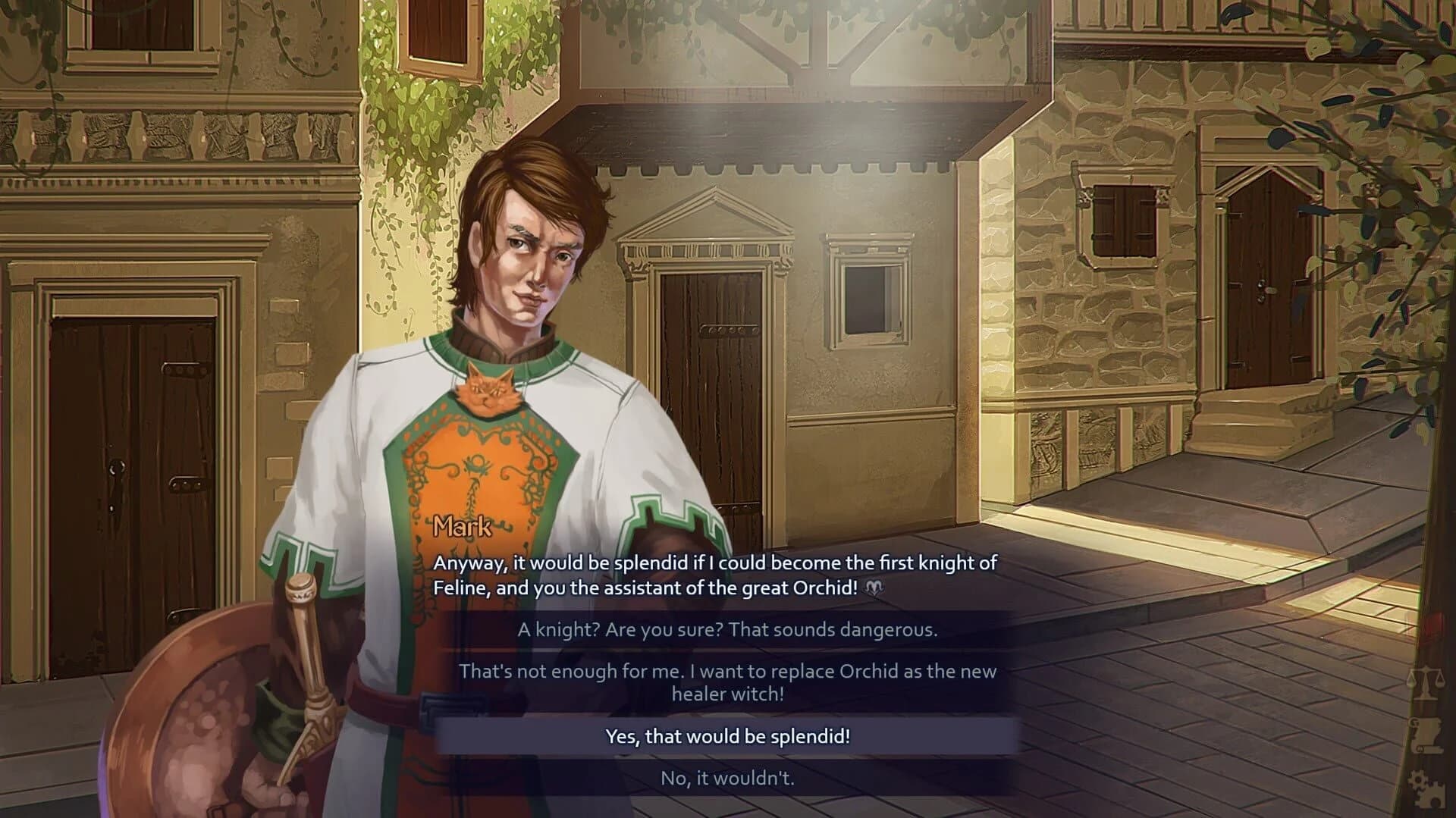Choose the healer witch dialogue option

[x=728, y=681]
